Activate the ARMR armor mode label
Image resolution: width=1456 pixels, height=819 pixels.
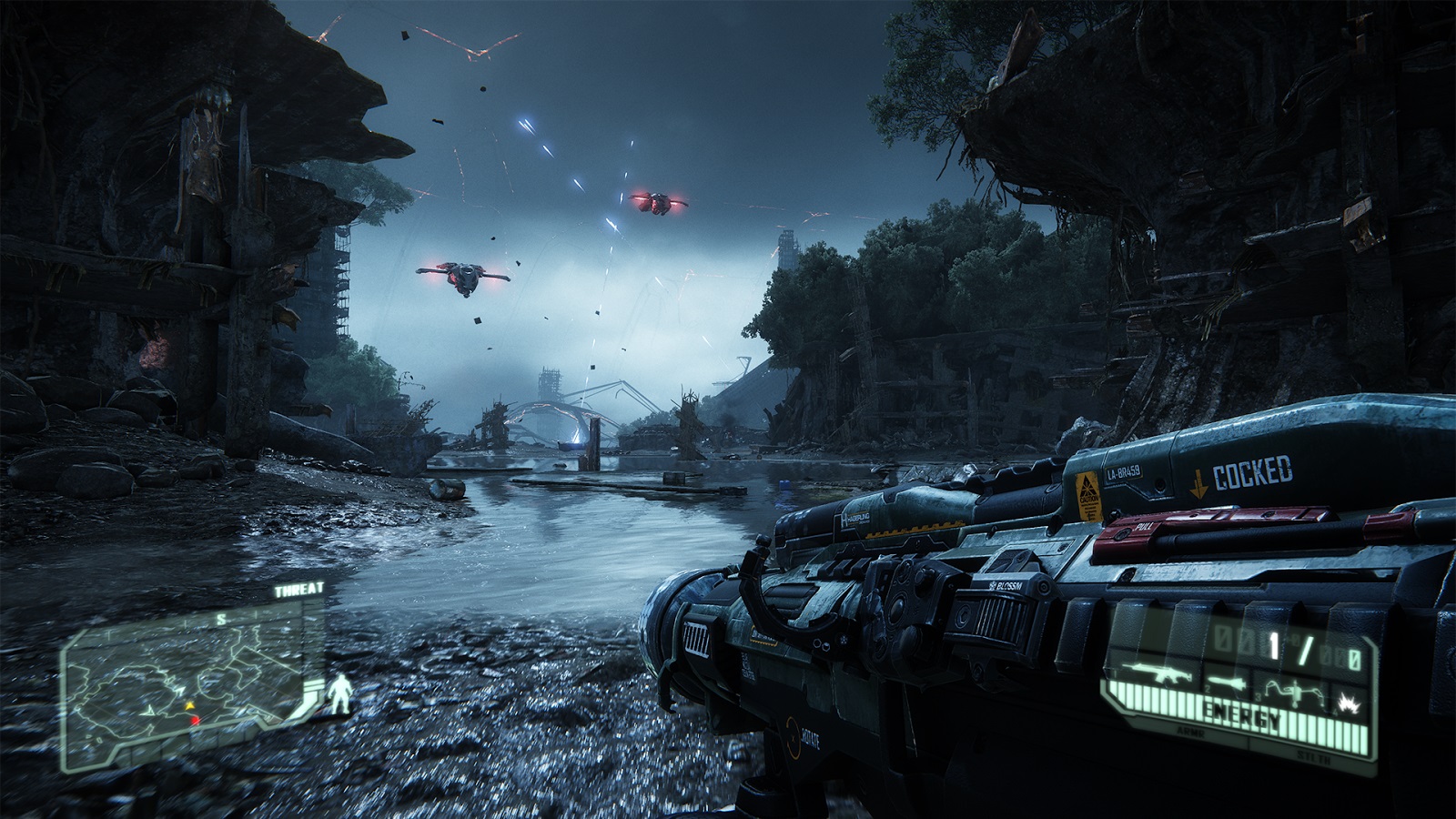pyautogui.click(x=1191, y=731)
